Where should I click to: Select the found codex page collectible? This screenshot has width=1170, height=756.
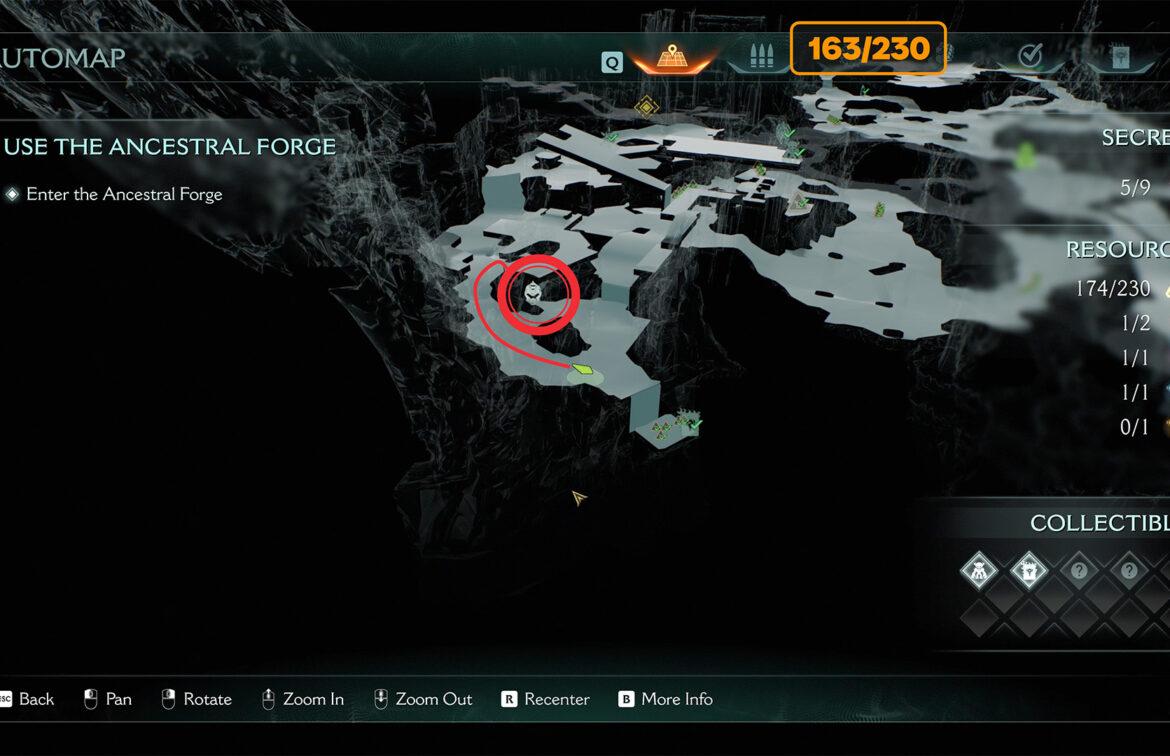[1028, 572]
